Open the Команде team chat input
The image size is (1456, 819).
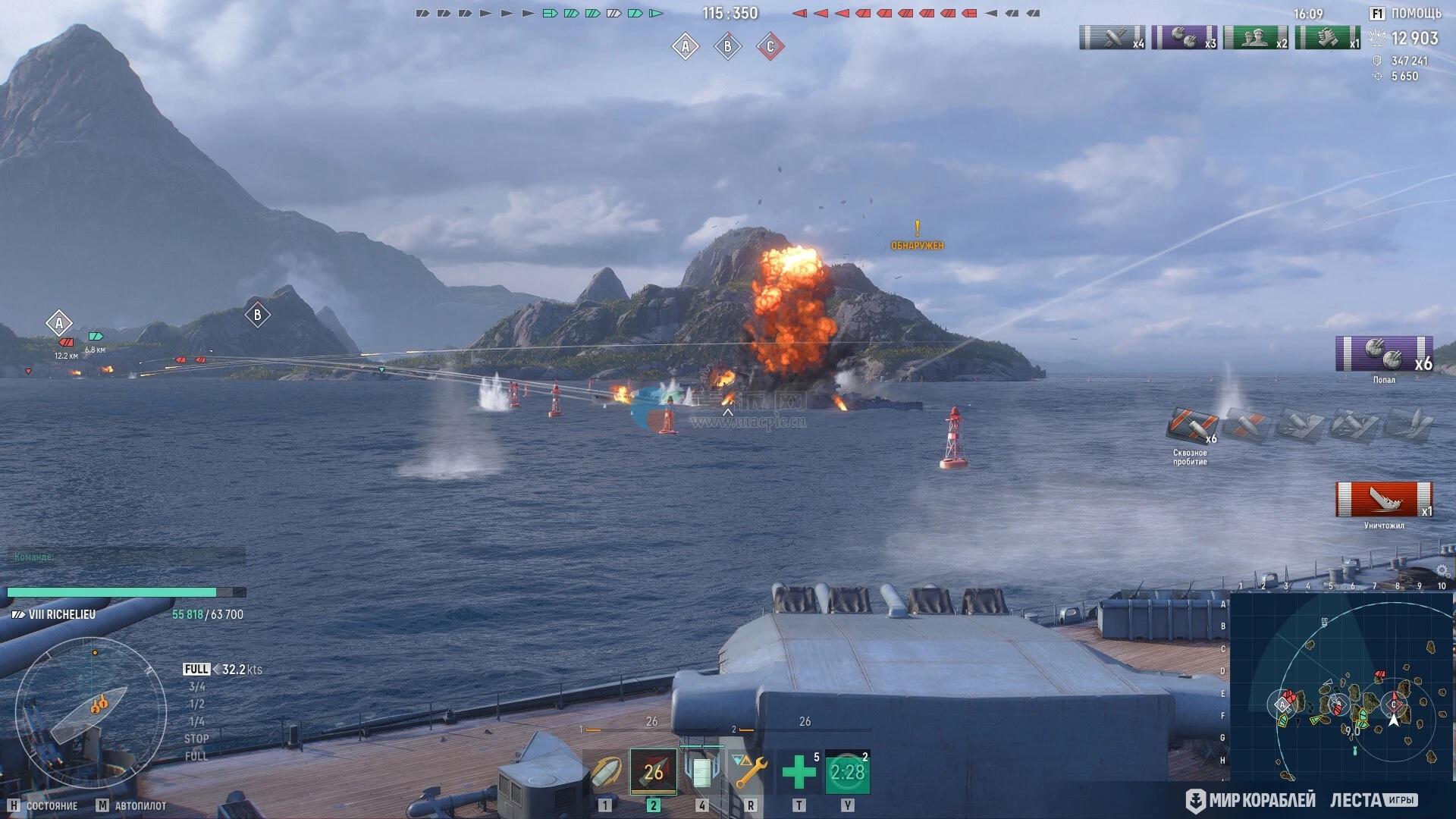point(126,557)
